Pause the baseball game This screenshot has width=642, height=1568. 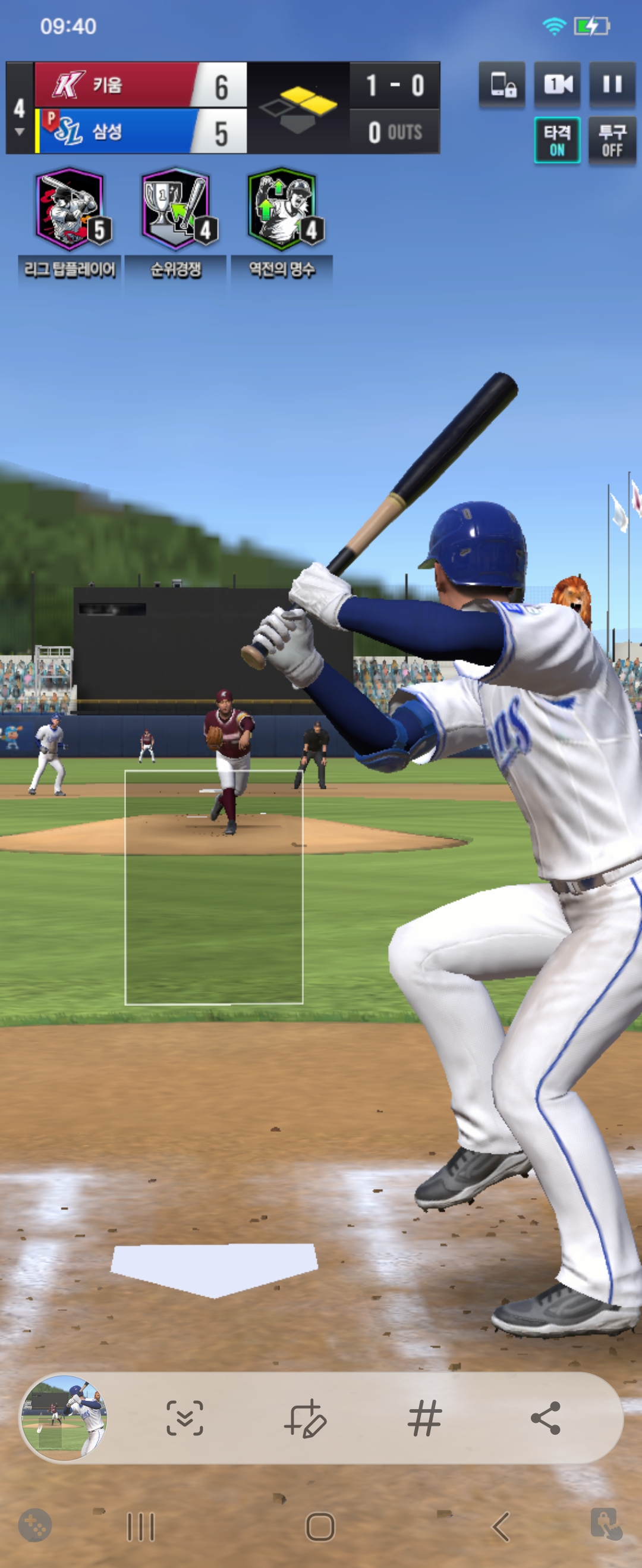click(612, 84)
